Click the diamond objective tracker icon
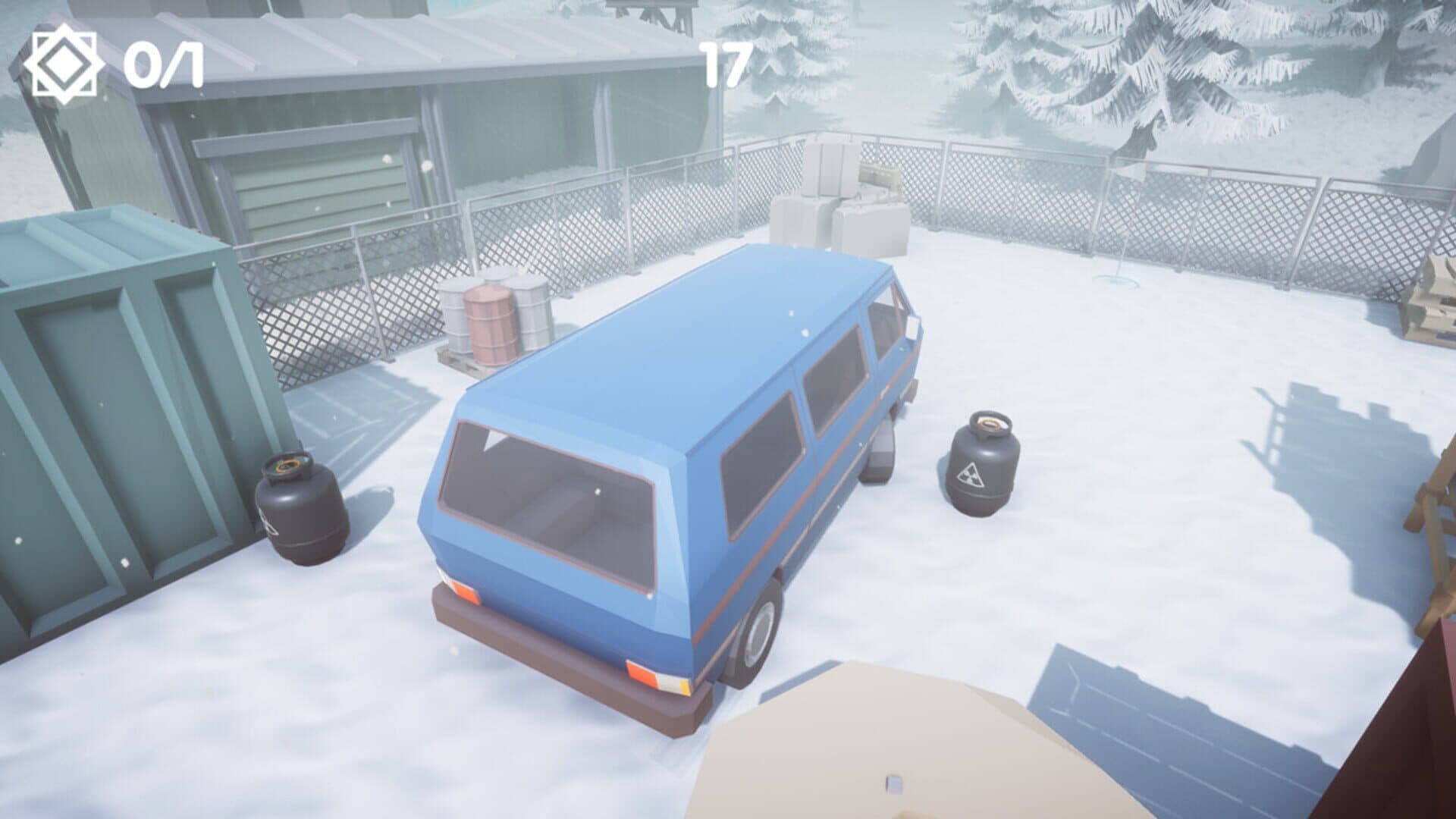The width and height of the screenshot is (1456, 819). 64,66
